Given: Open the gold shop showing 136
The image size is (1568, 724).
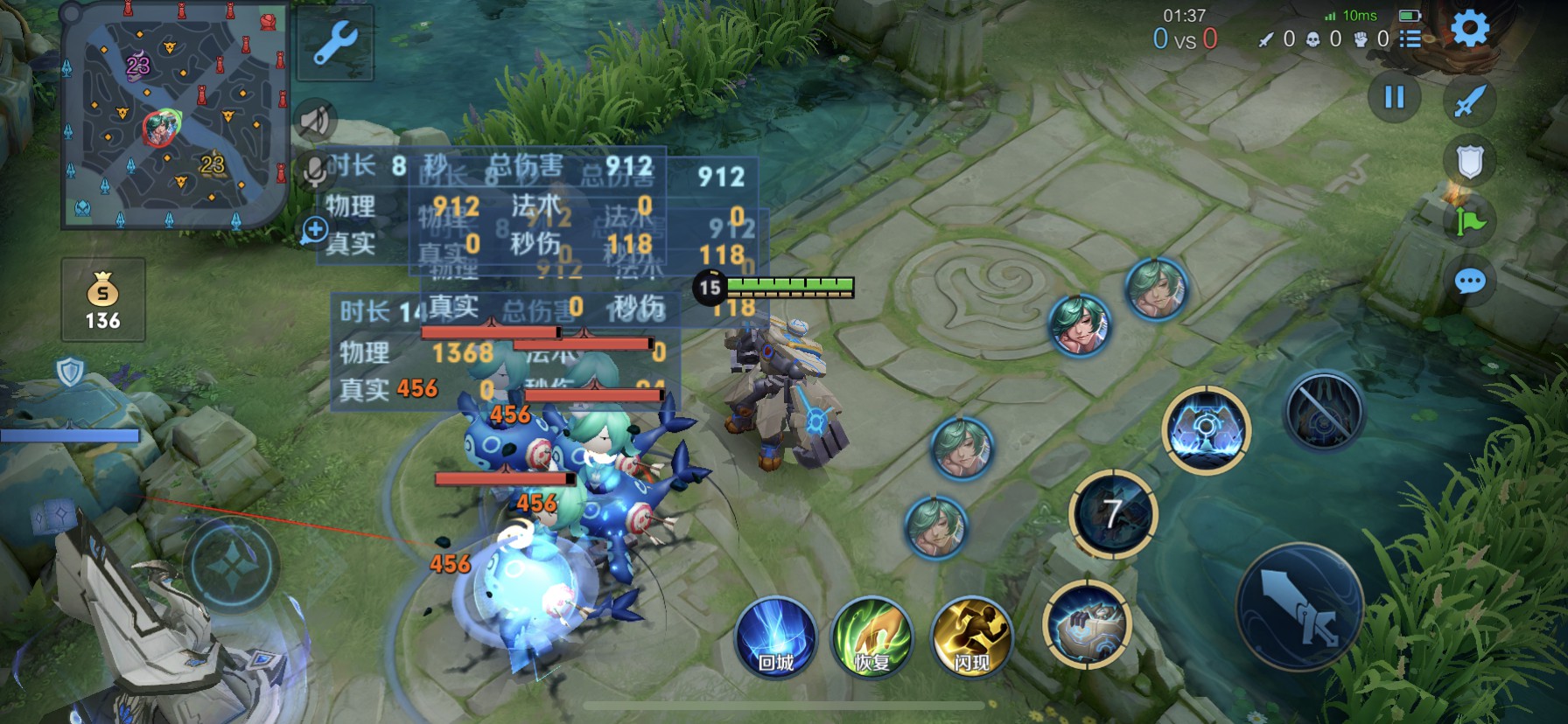Looking at the screenshot, I should pos(103,300).
